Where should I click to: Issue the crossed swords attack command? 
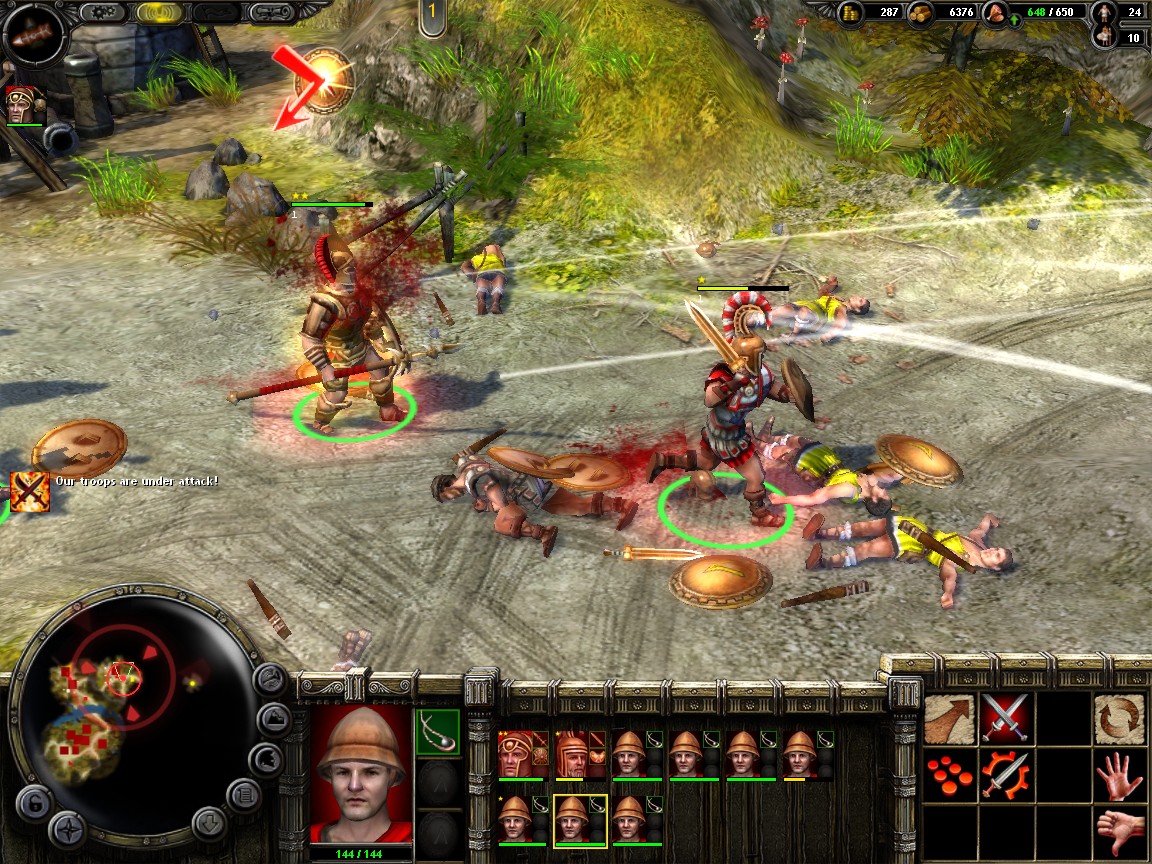coord(1005,716)
